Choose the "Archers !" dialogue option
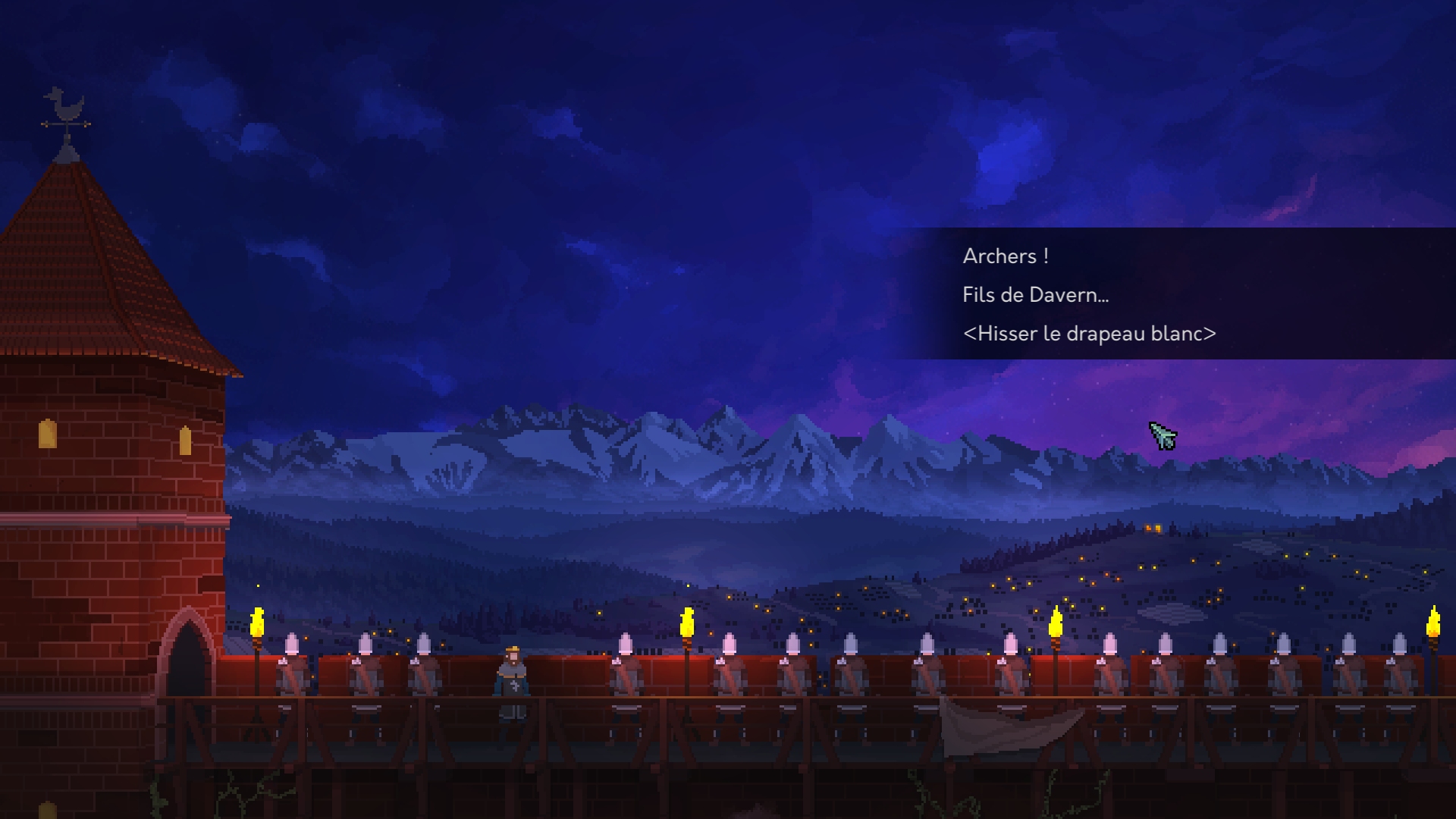The width and height of the screenshot is (1456, 819). pyautogui.click(x=1006, y=256)
